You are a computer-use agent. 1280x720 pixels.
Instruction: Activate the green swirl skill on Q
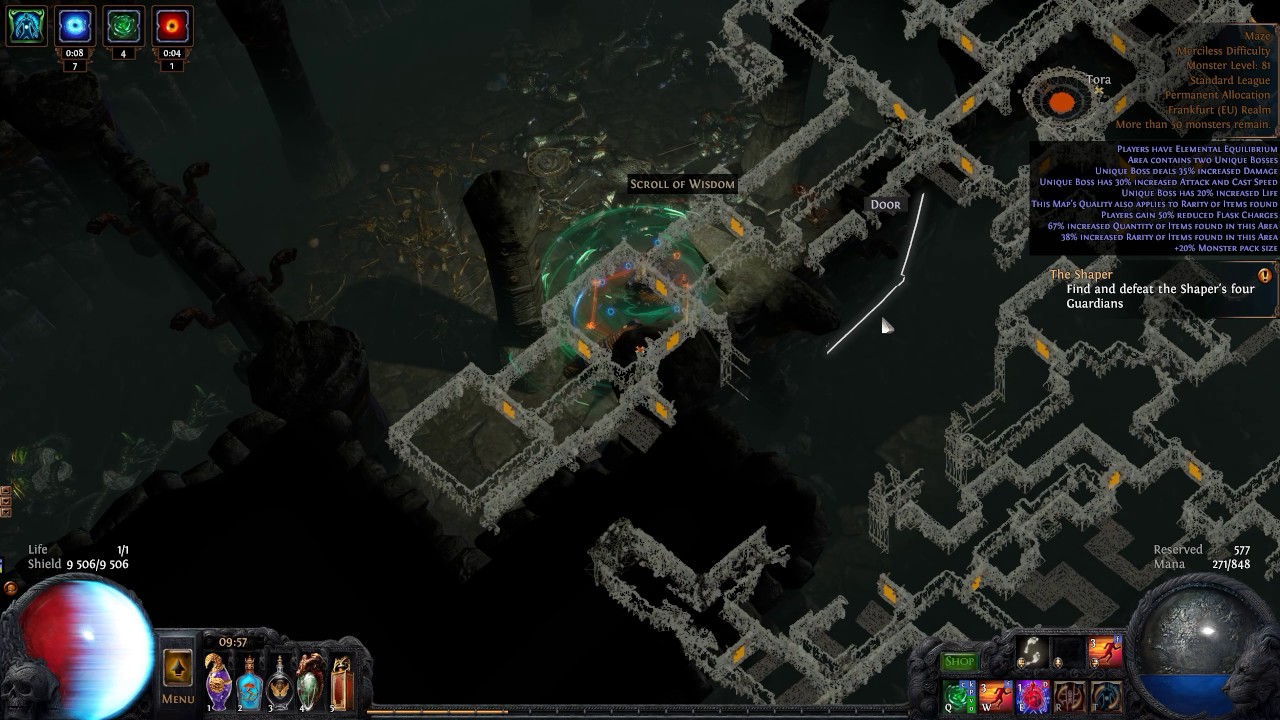pyautogui.click(x=959, y=696)
